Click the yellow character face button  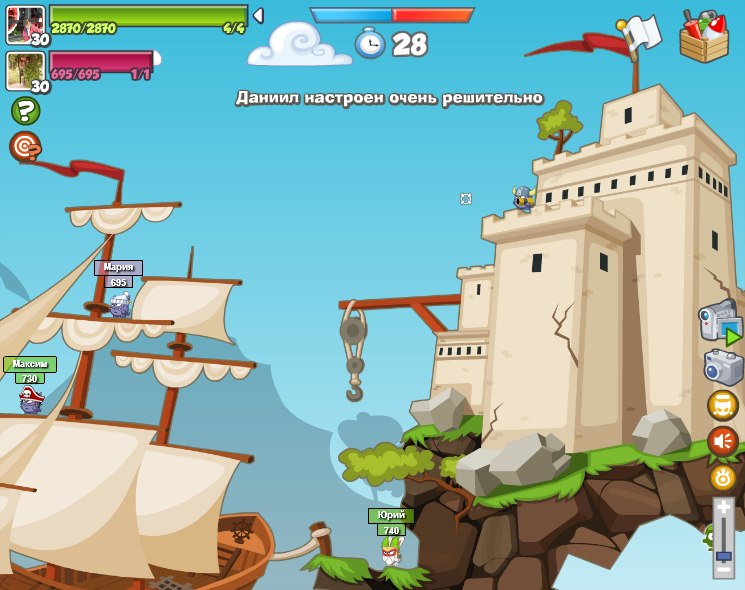click(723, 405)
